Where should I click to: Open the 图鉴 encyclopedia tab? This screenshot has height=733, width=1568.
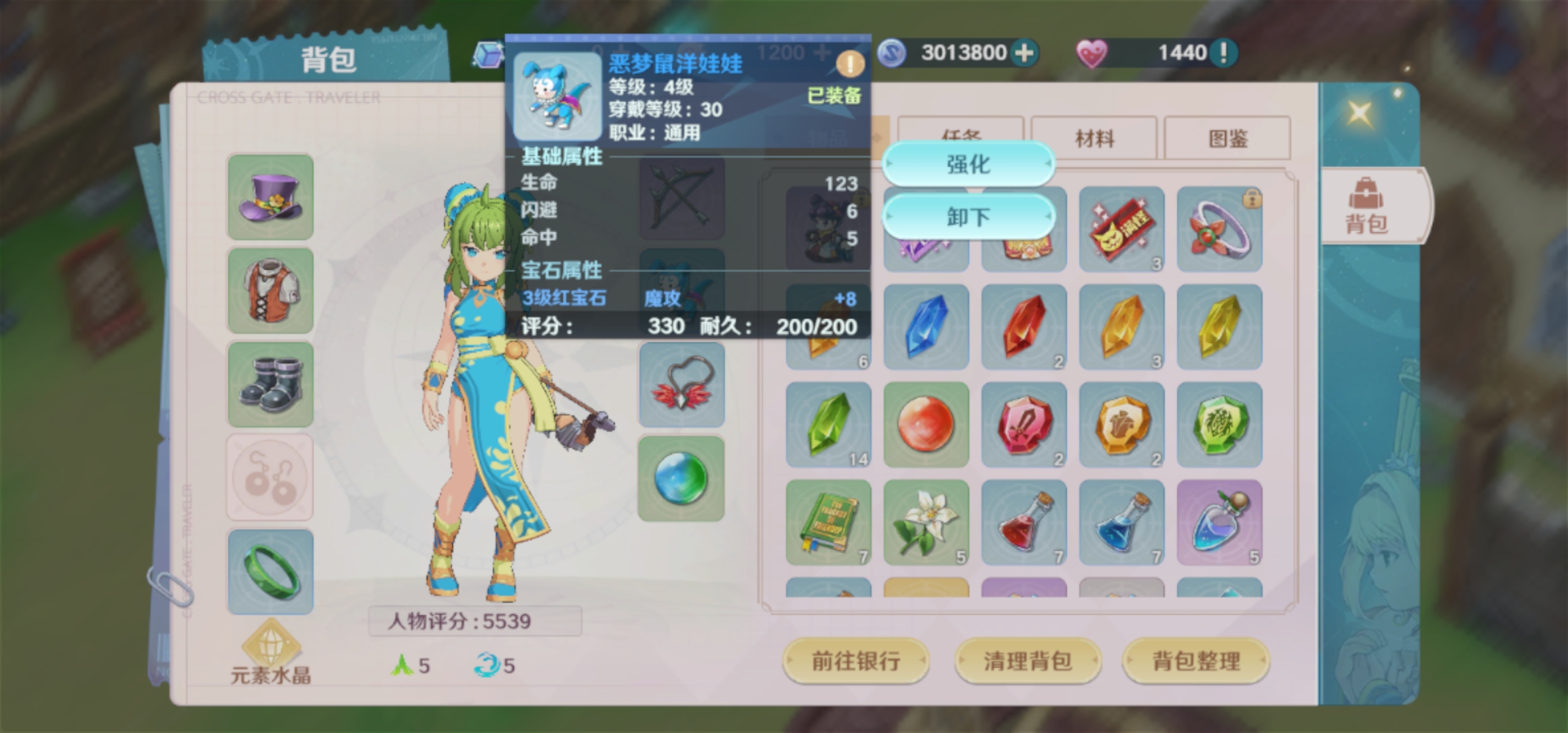pyautogui.click(x=1229, y=137)
